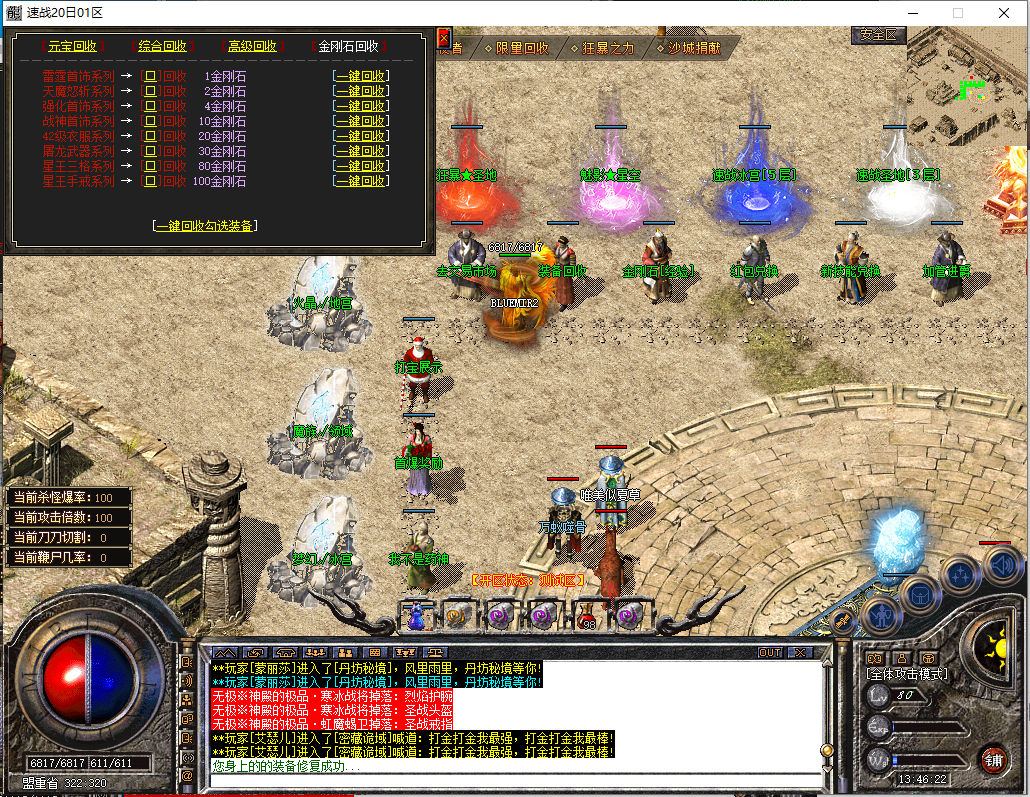Choose 一键回收 on the 星王手戒系列 row
Image resolution: width=1030 pixels, height=797 pixels.
tap(361, 181)
